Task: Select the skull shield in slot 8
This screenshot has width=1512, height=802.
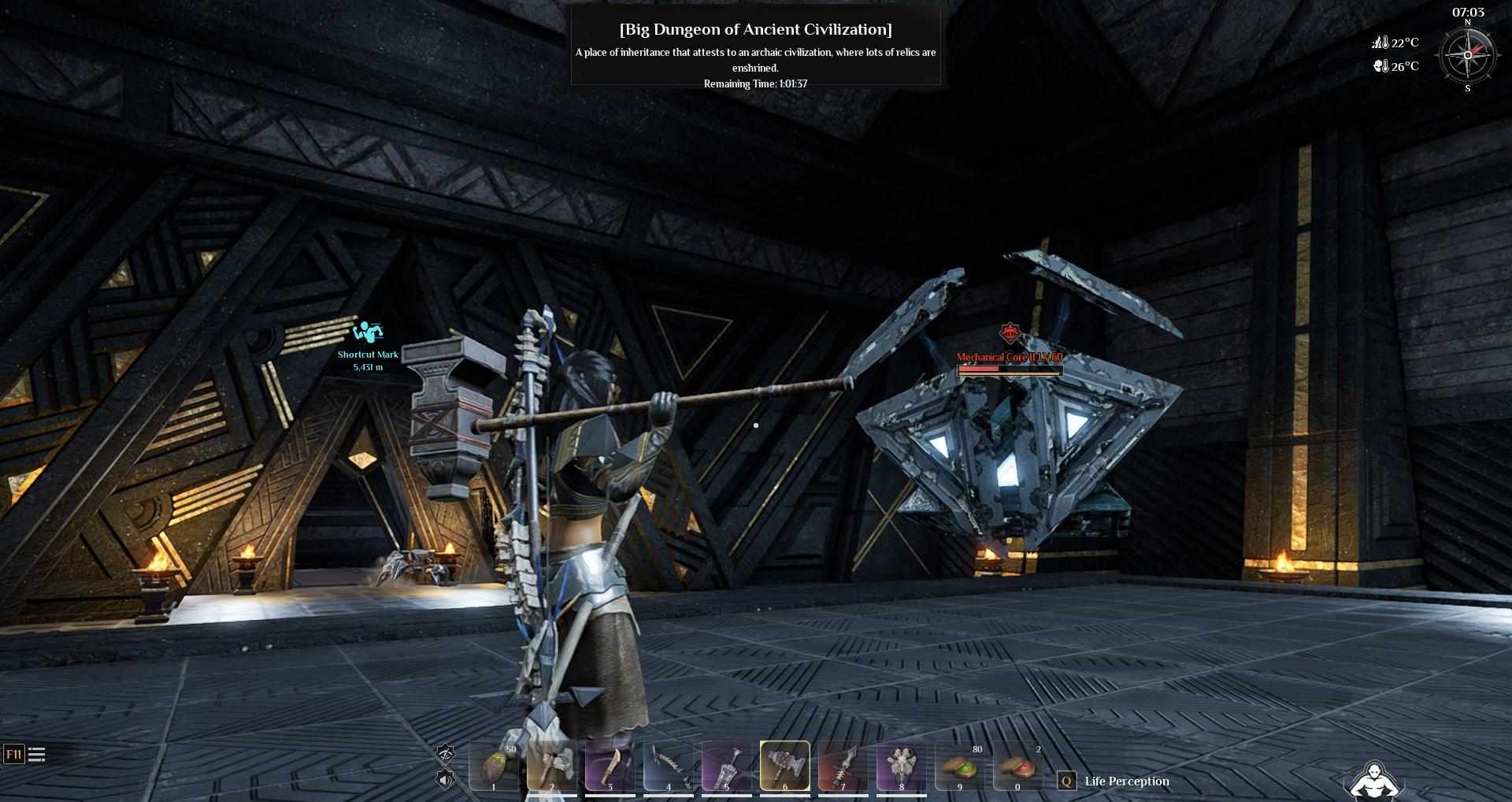Action: click(902, 767)
